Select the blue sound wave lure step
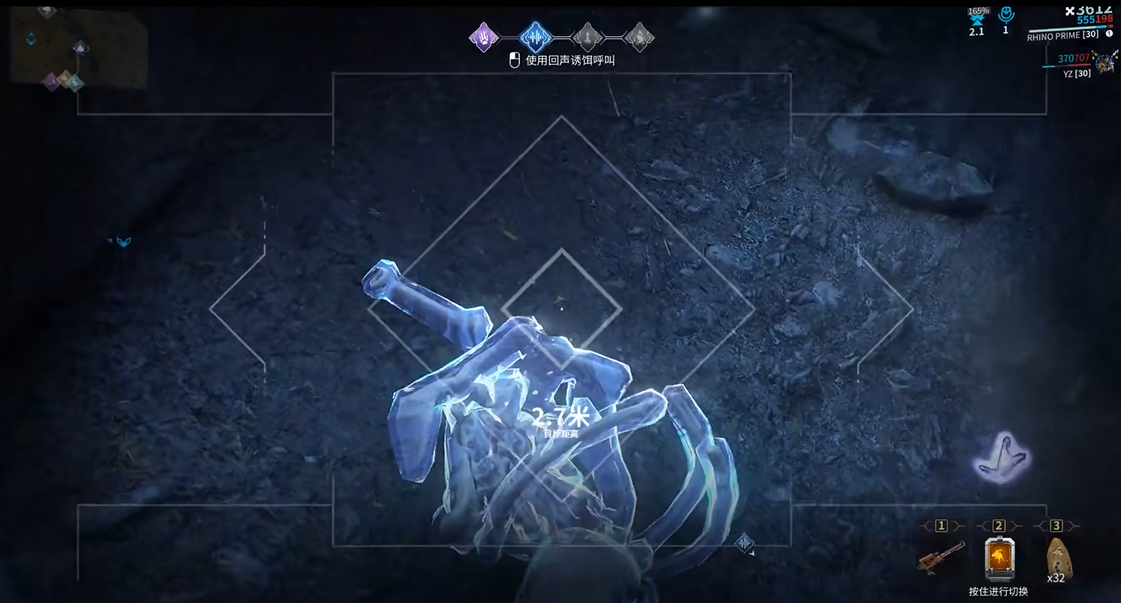Screen dimensions: 1121x603 pyautogui.click(x=536, y=38)
